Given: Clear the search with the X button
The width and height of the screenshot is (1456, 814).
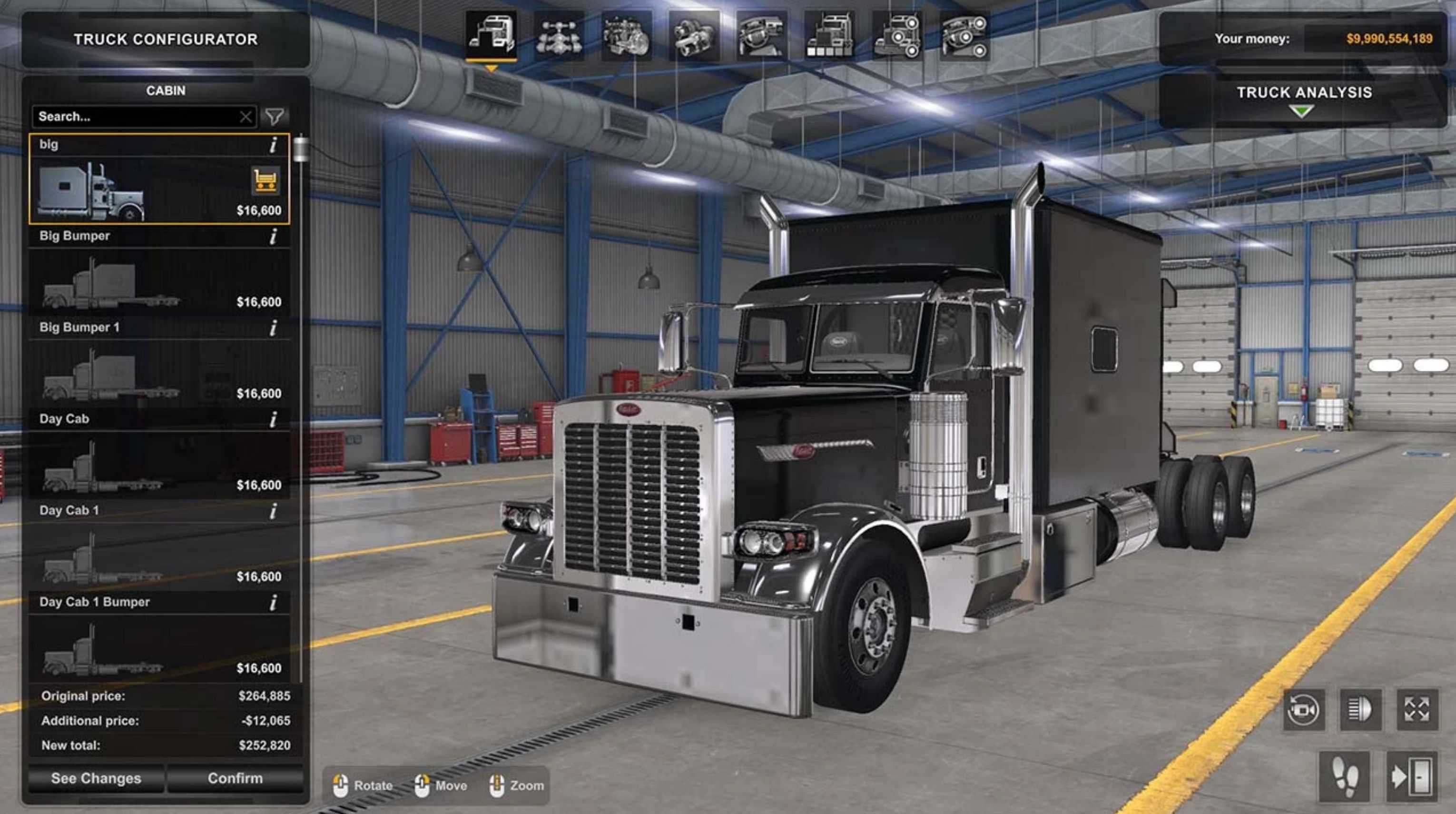Looking at the screenshot, I should pos(246,117).
